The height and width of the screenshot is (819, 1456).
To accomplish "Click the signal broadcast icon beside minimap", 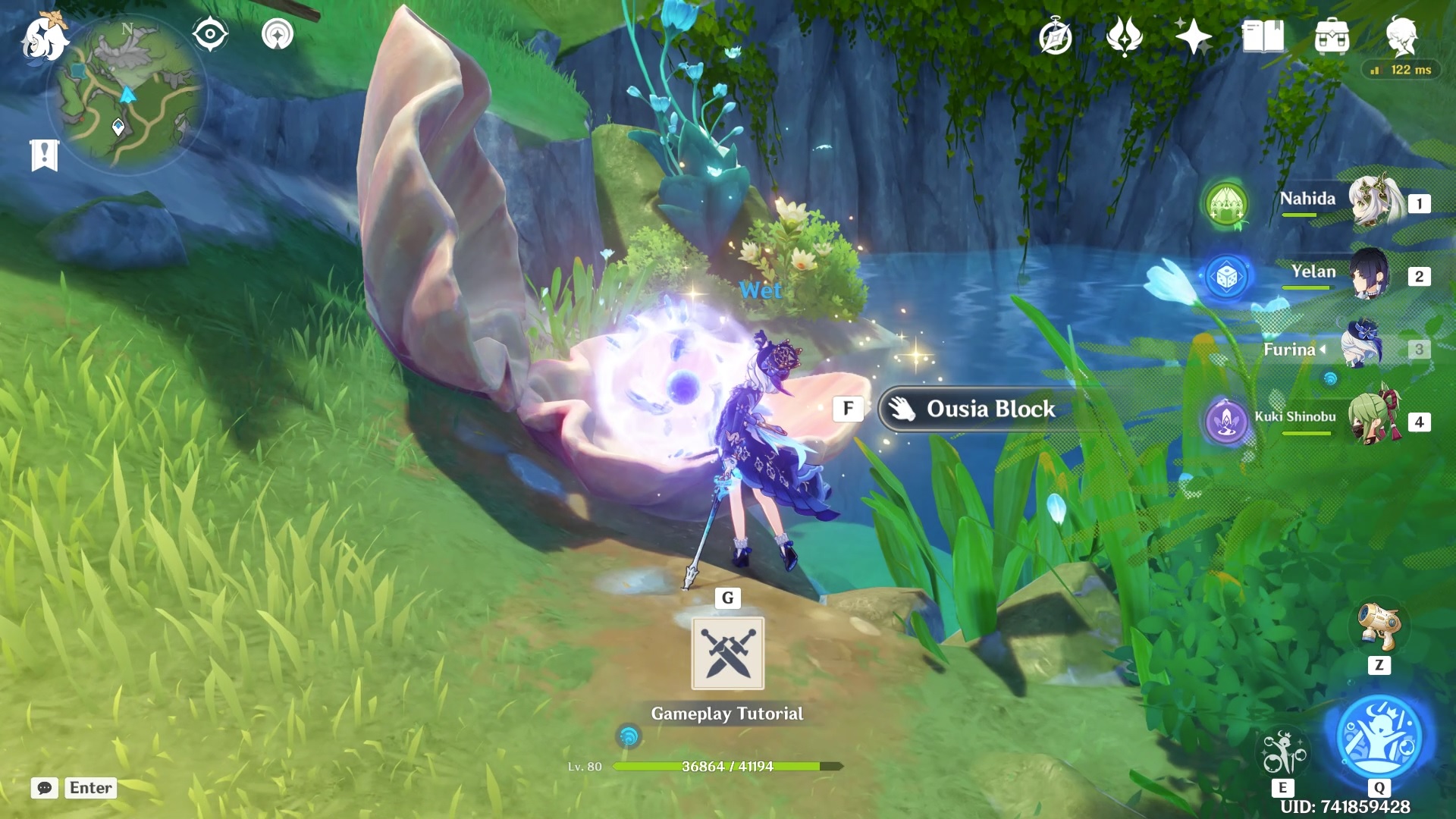I will 278,34.
